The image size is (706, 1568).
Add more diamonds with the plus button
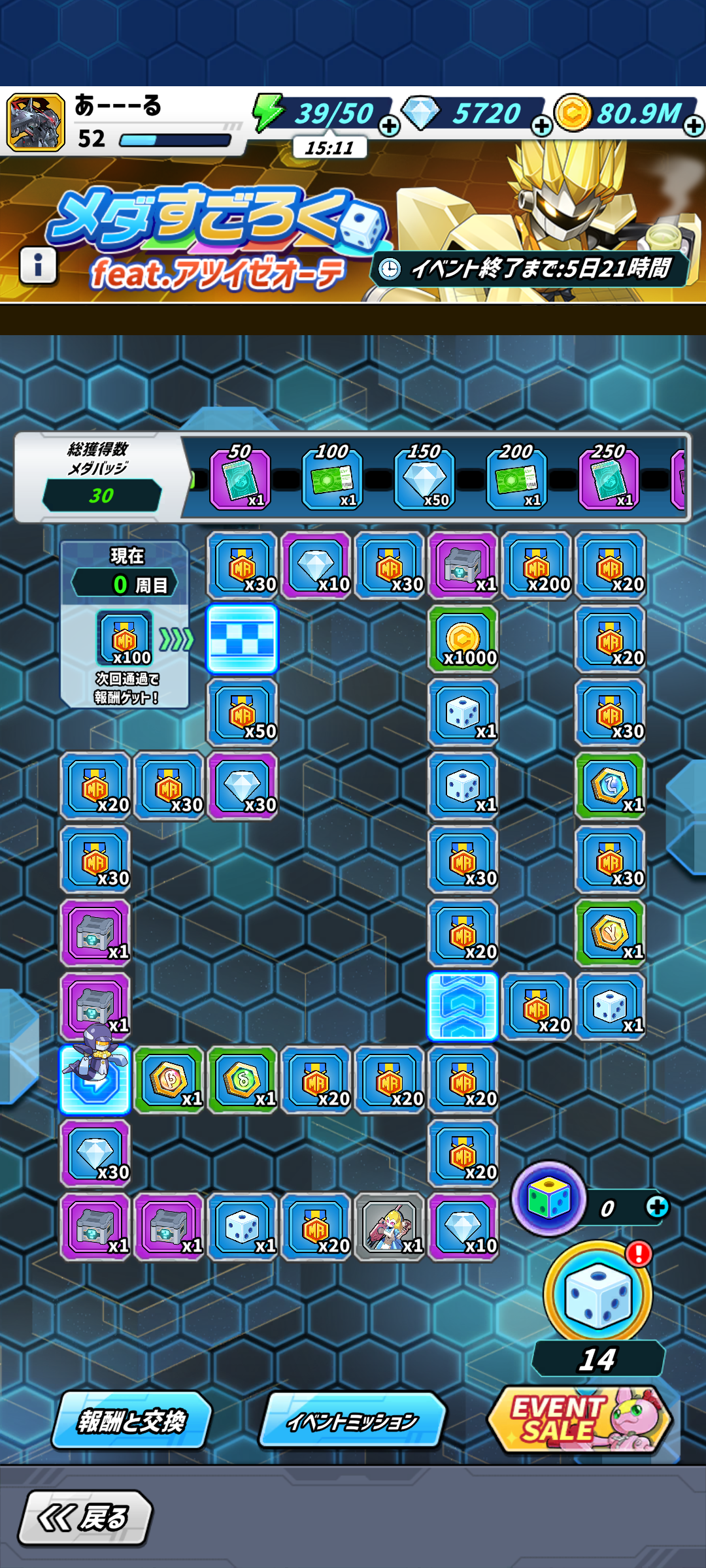[541, 125]
